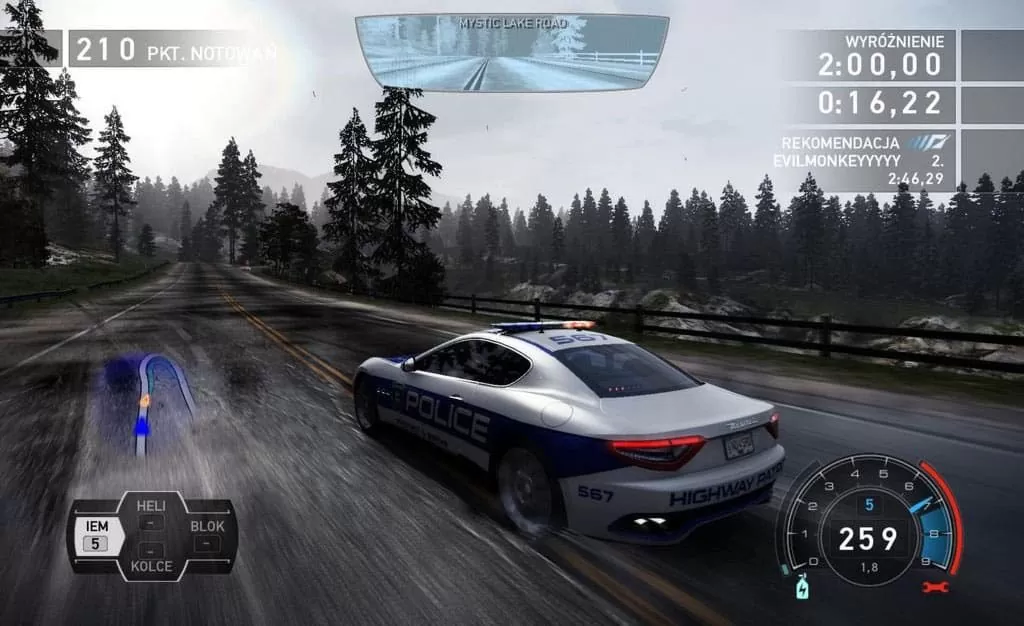The height and width of the screenshot is (626, 1024).
Task: Select the BLOK roadblock weapon slot
Action: 207,535
